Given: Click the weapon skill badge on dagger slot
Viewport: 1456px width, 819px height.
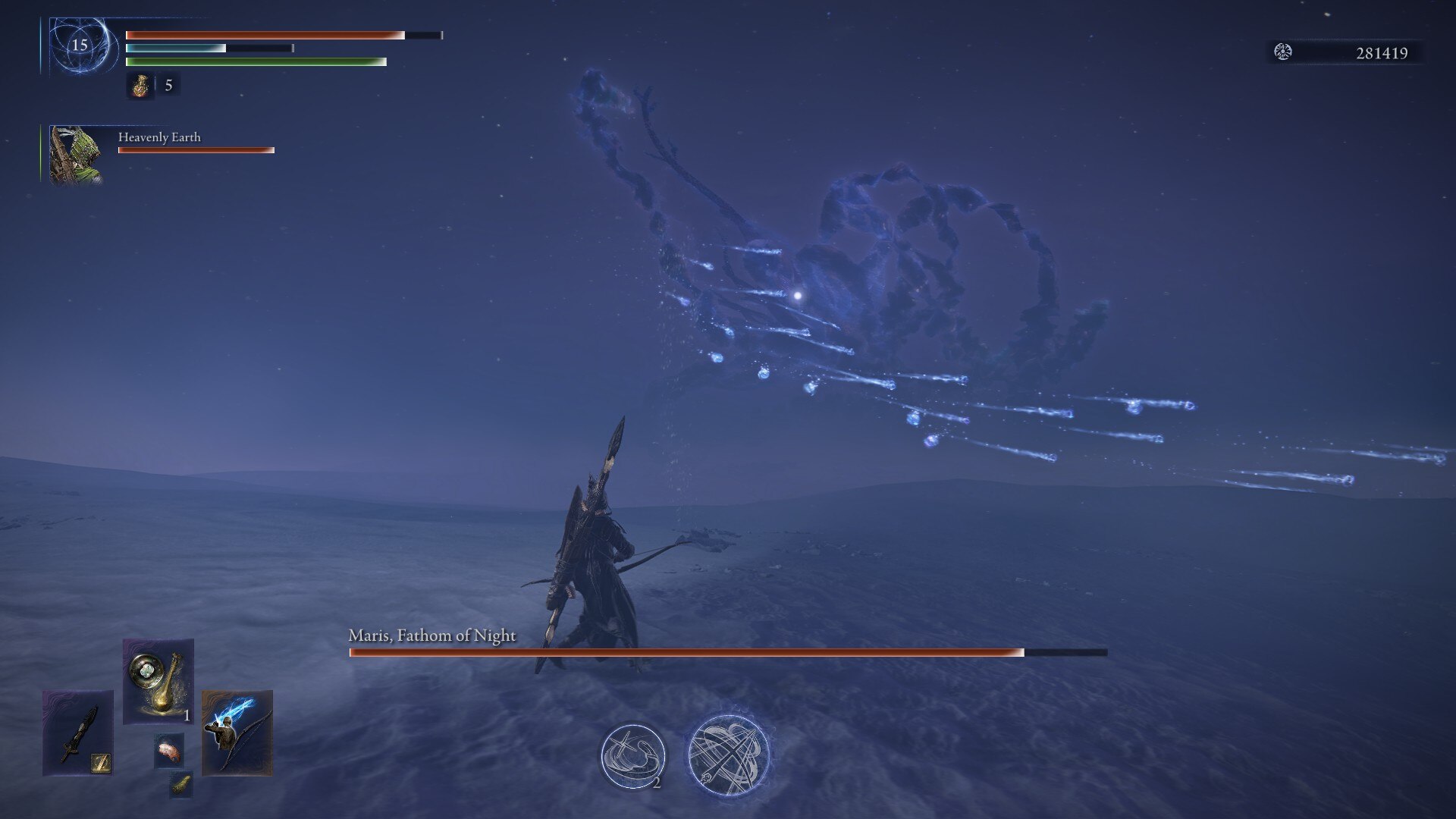Looking at the screenshot, I should click(101, 763).
